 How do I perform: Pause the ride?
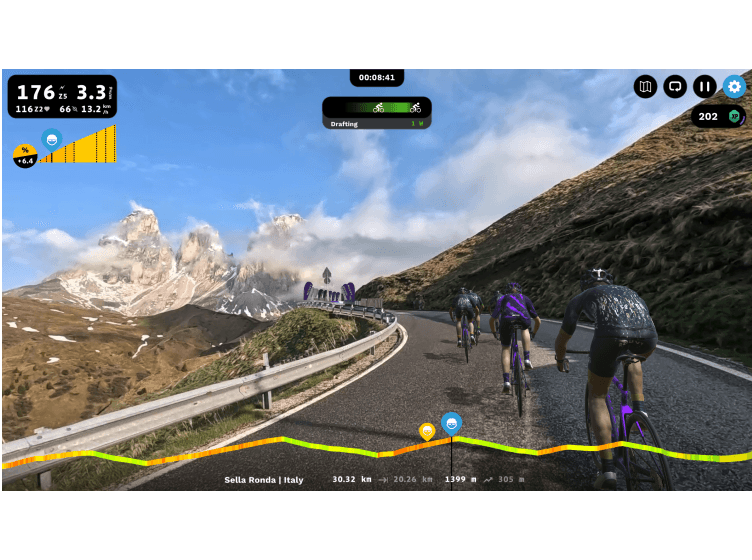(705, 87)
